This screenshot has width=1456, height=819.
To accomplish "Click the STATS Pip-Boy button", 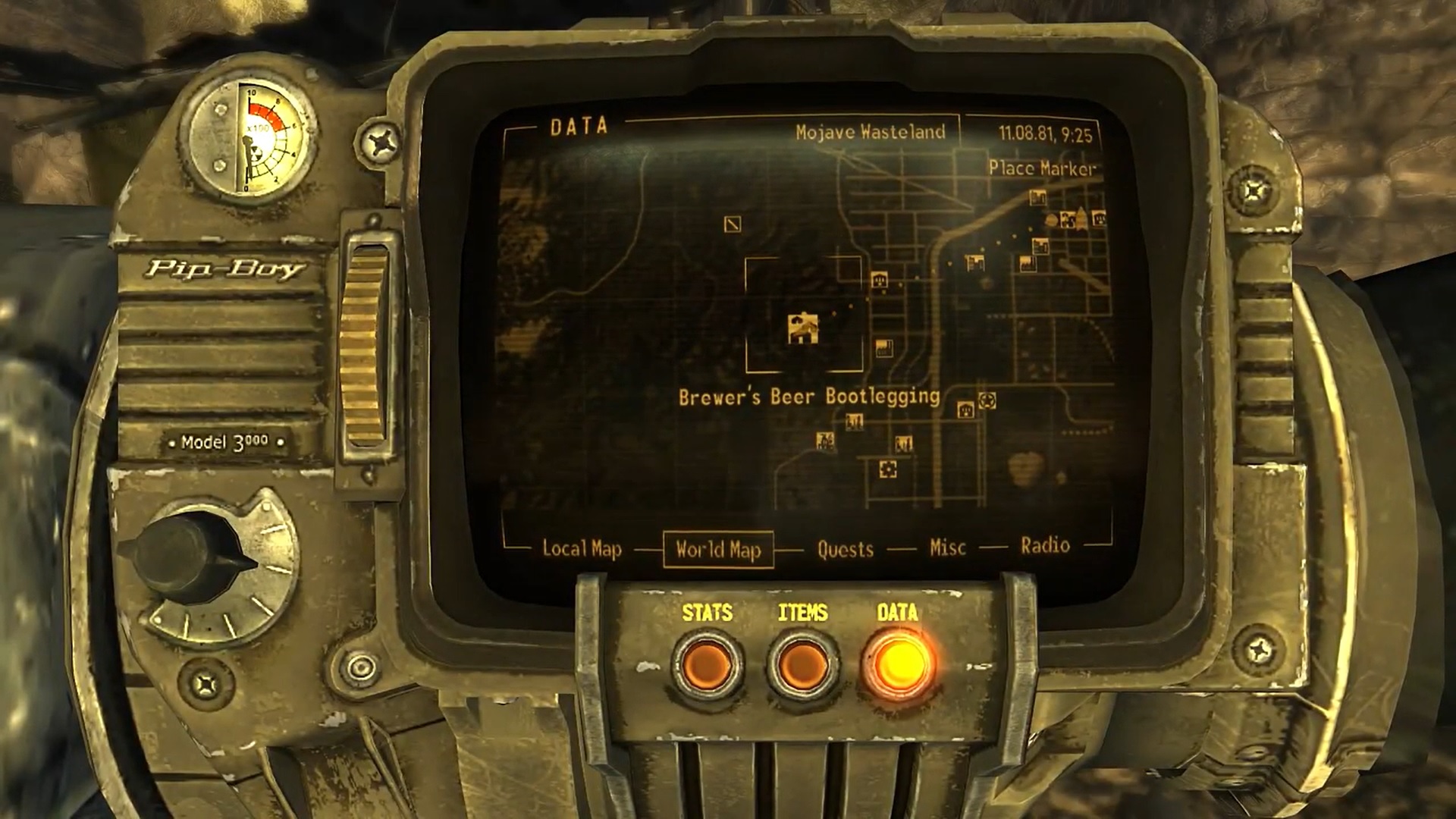I will coord(707,665).
